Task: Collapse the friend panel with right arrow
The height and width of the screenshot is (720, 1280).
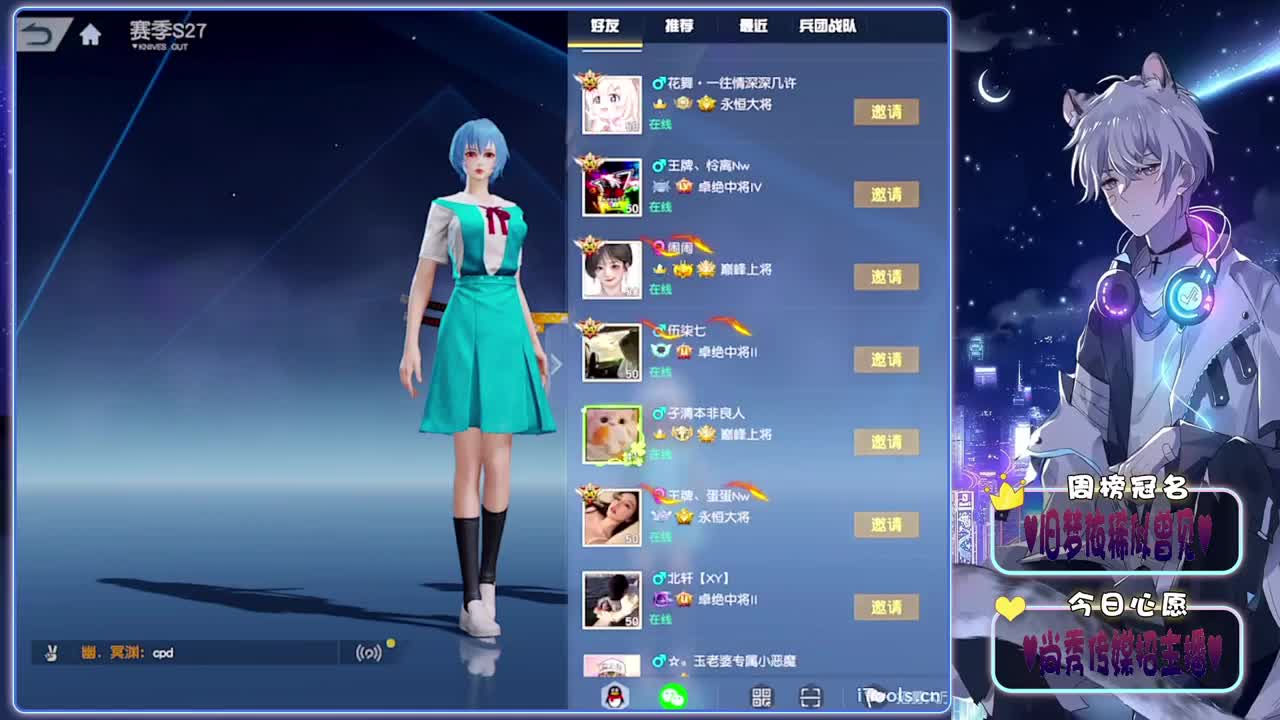Action: click(x=556, y=365)
